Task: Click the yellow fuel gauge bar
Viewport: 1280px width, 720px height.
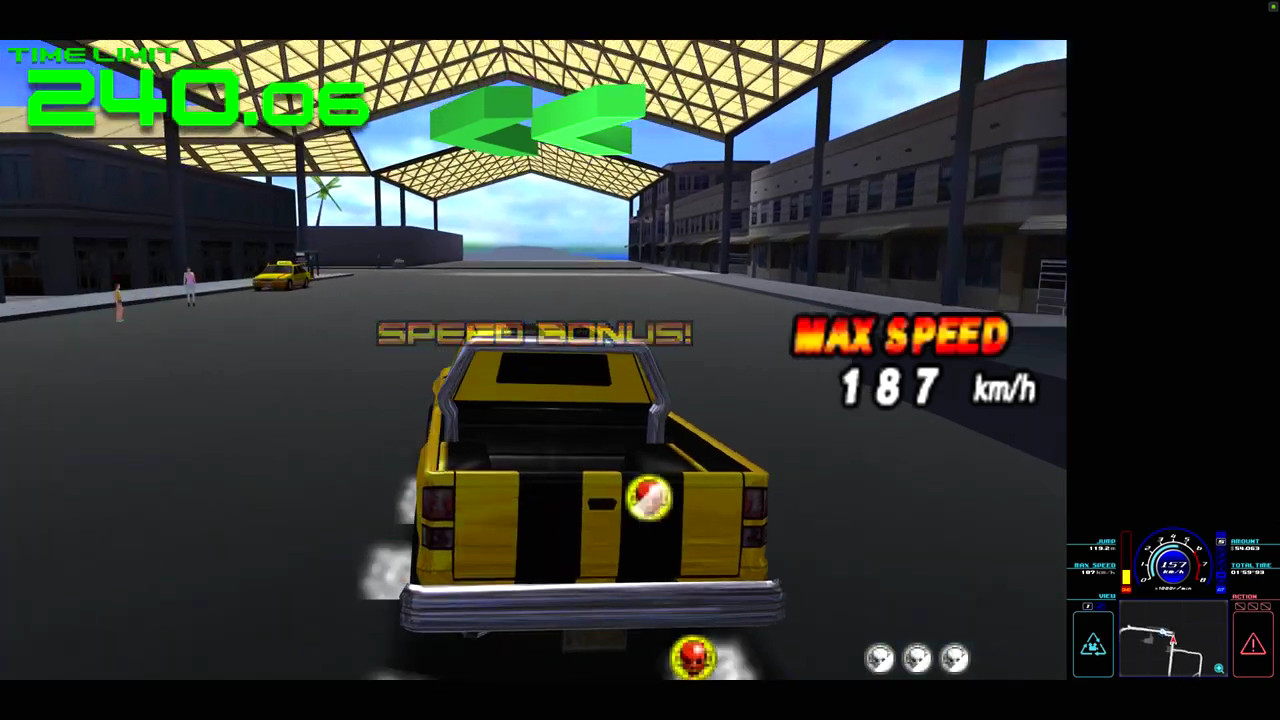Action: 1126,576
